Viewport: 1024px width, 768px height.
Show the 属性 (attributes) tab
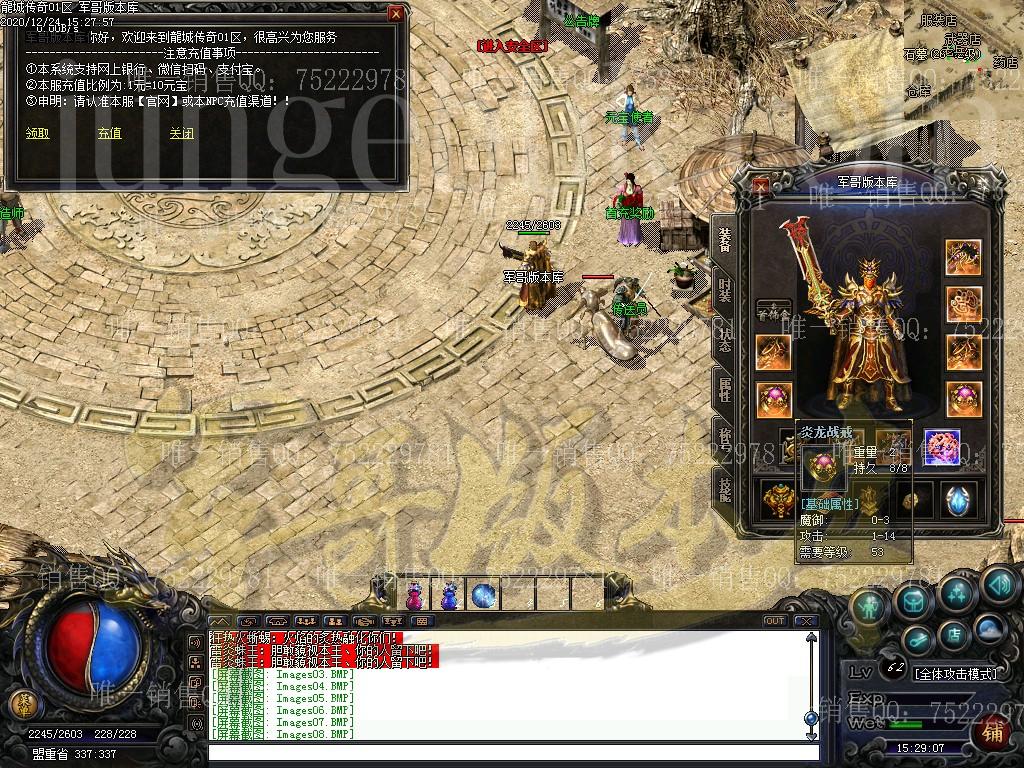[724, 388]
